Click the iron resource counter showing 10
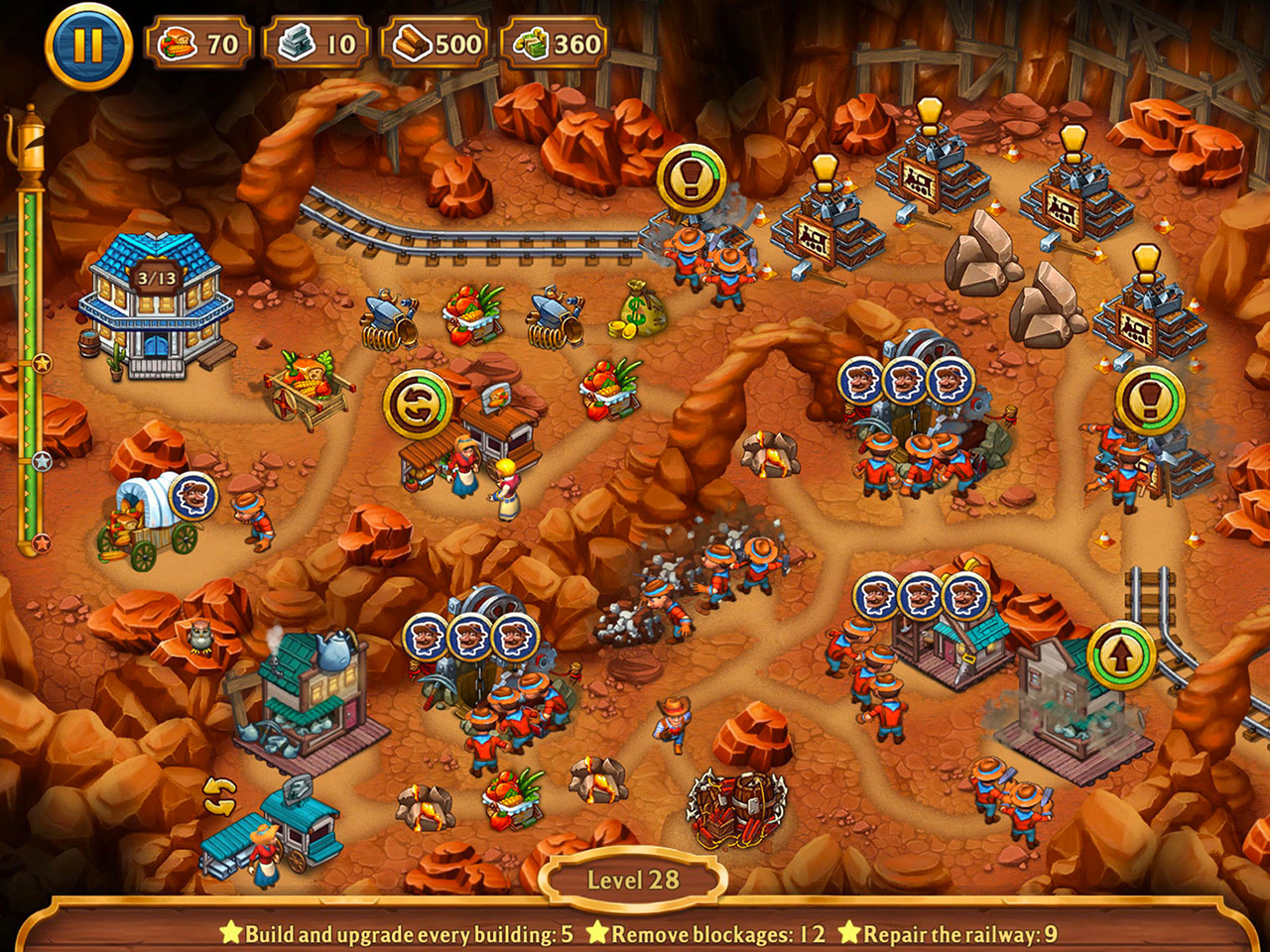Viewport: 1270px width, 952px height. pos(315,42)
